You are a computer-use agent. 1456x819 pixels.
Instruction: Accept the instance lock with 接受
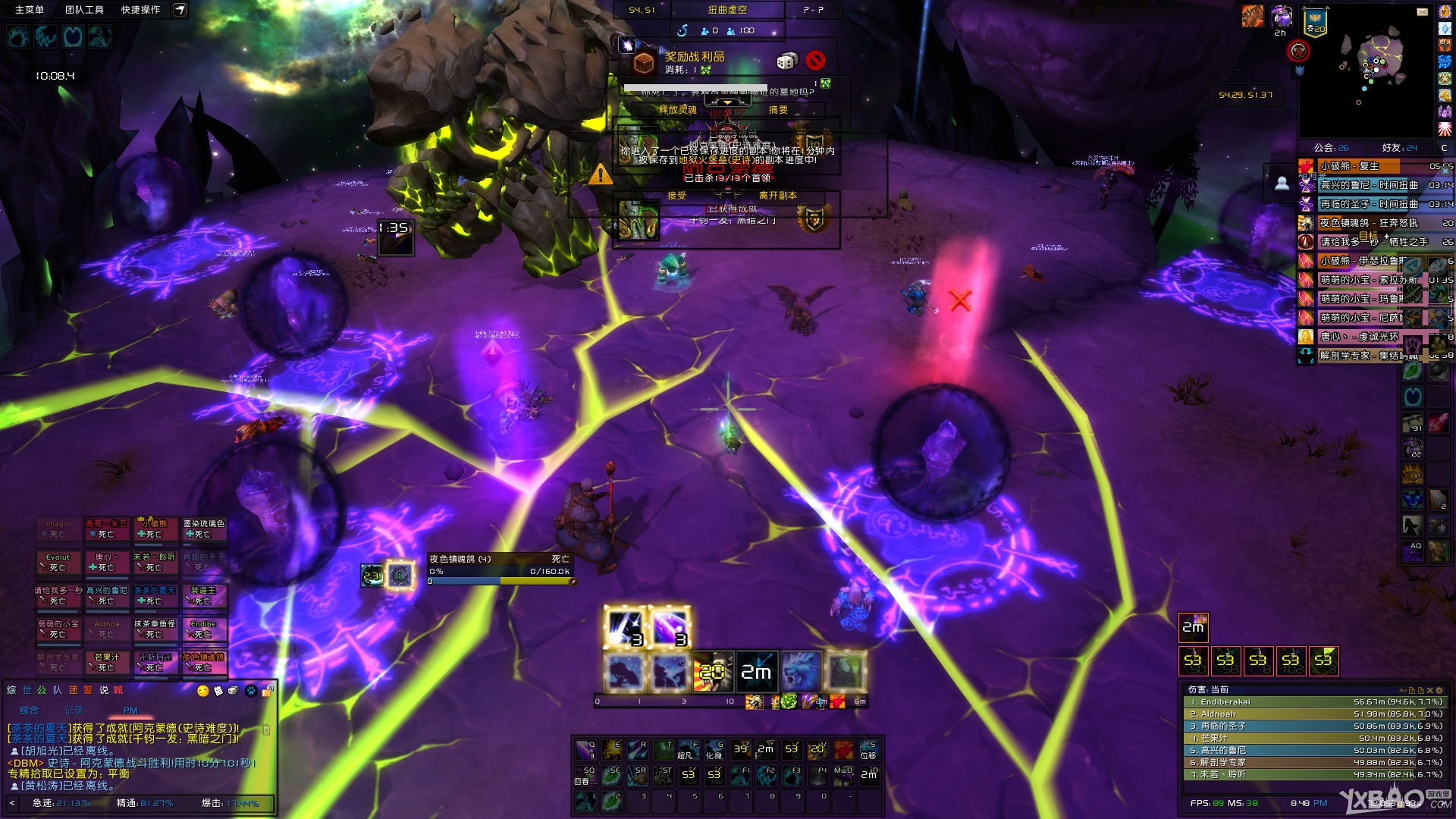[x=676, y=196]
